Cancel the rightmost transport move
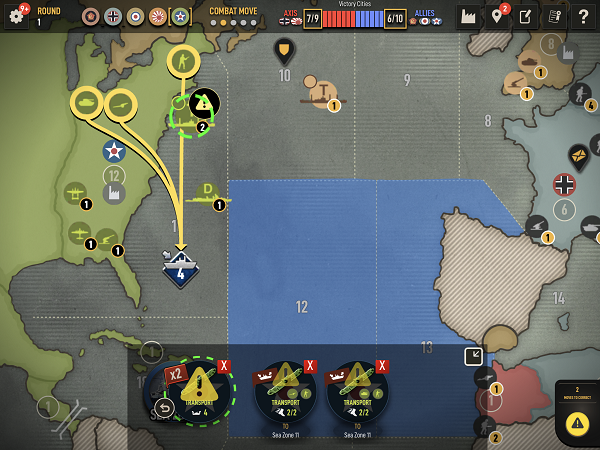This screenshot has width=600, height=450. [382, 366]
